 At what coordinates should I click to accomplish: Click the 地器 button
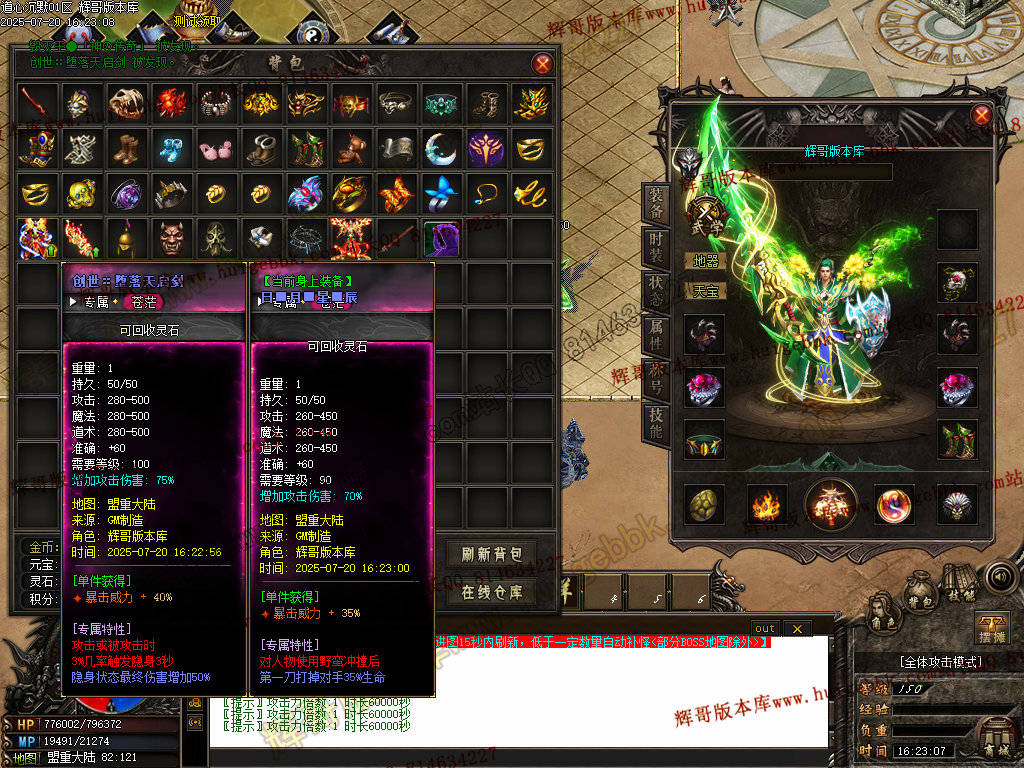click(x=705, y=261)
